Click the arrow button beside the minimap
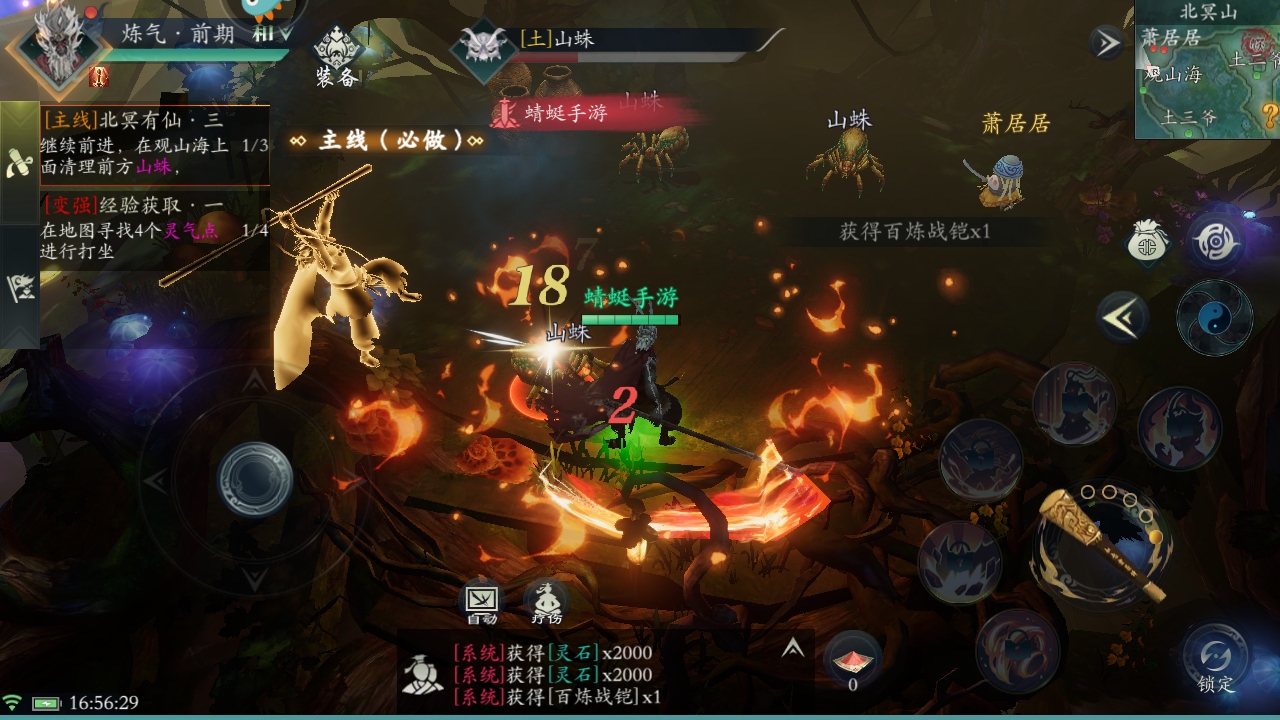The image size is (1280, 720). pos(1106,43)
